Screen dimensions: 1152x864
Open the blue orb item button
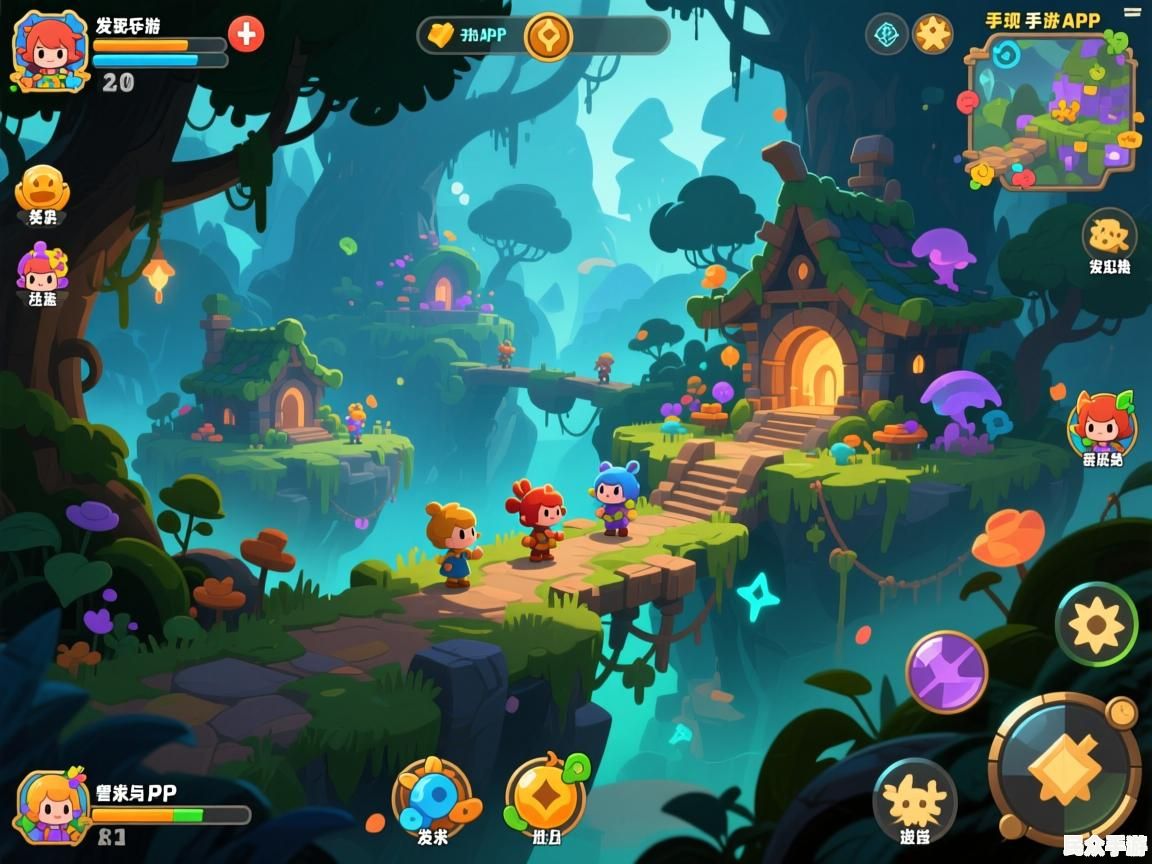(x=432, y=797)
